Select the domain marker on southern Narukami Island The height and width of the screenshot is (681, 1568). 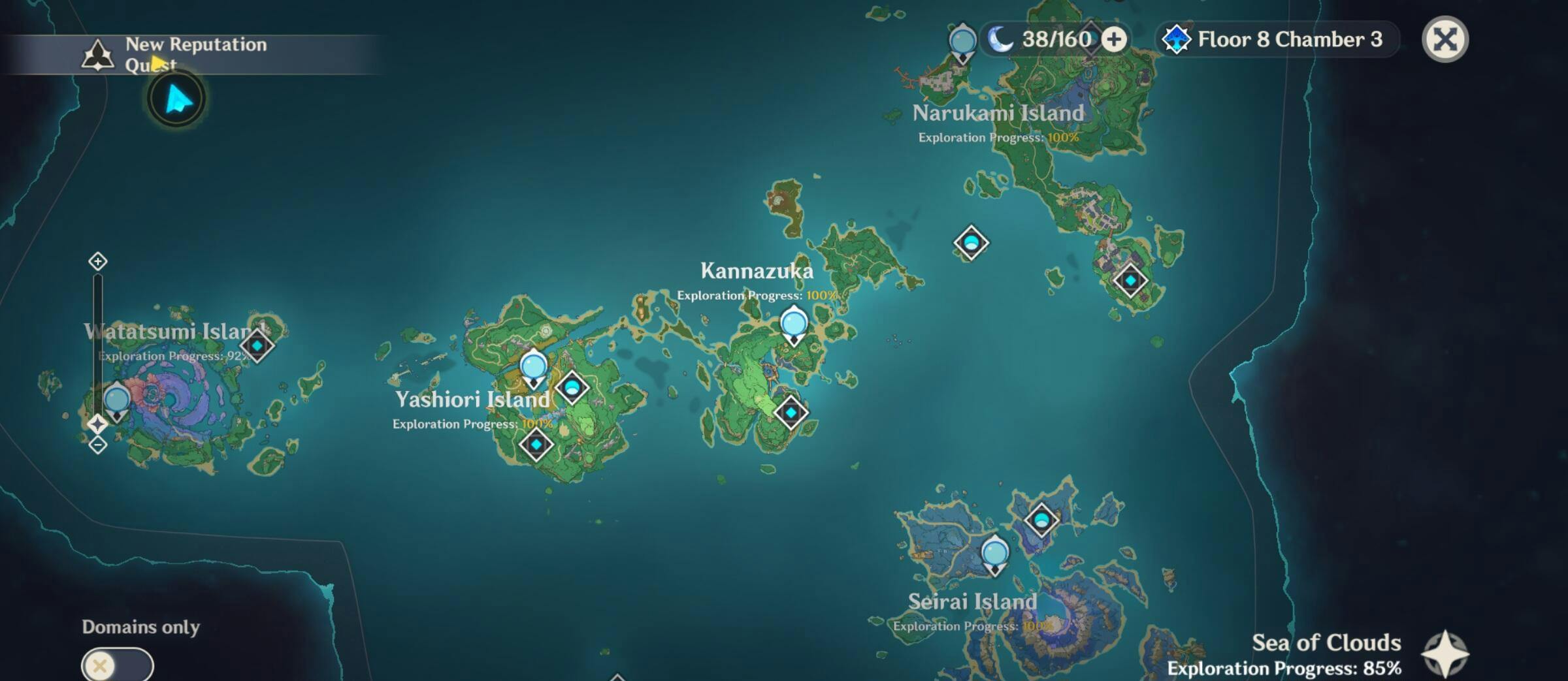(1130, 280)
